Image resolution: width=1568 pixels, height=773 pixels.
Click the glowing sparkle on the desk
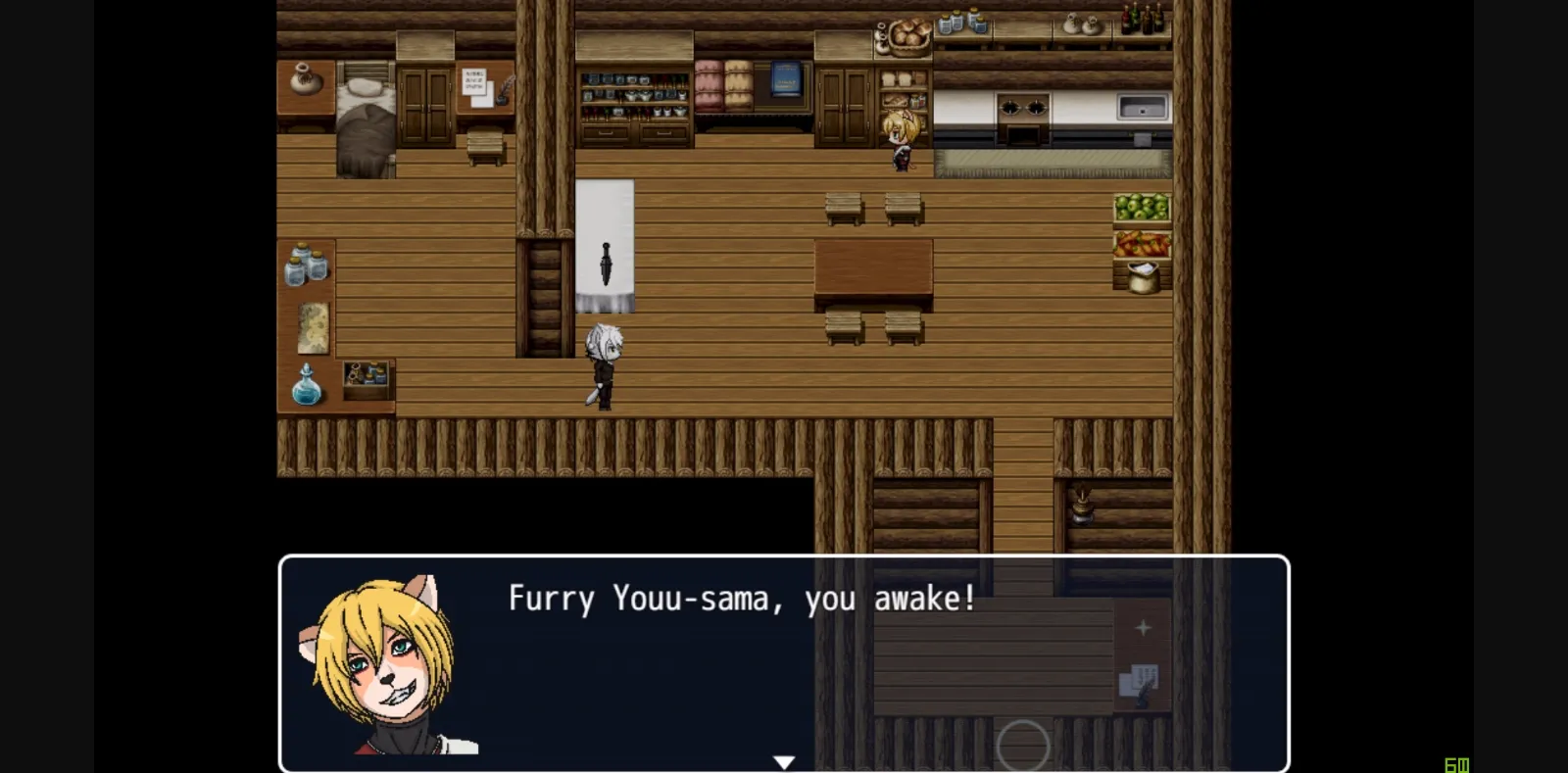1143,627
